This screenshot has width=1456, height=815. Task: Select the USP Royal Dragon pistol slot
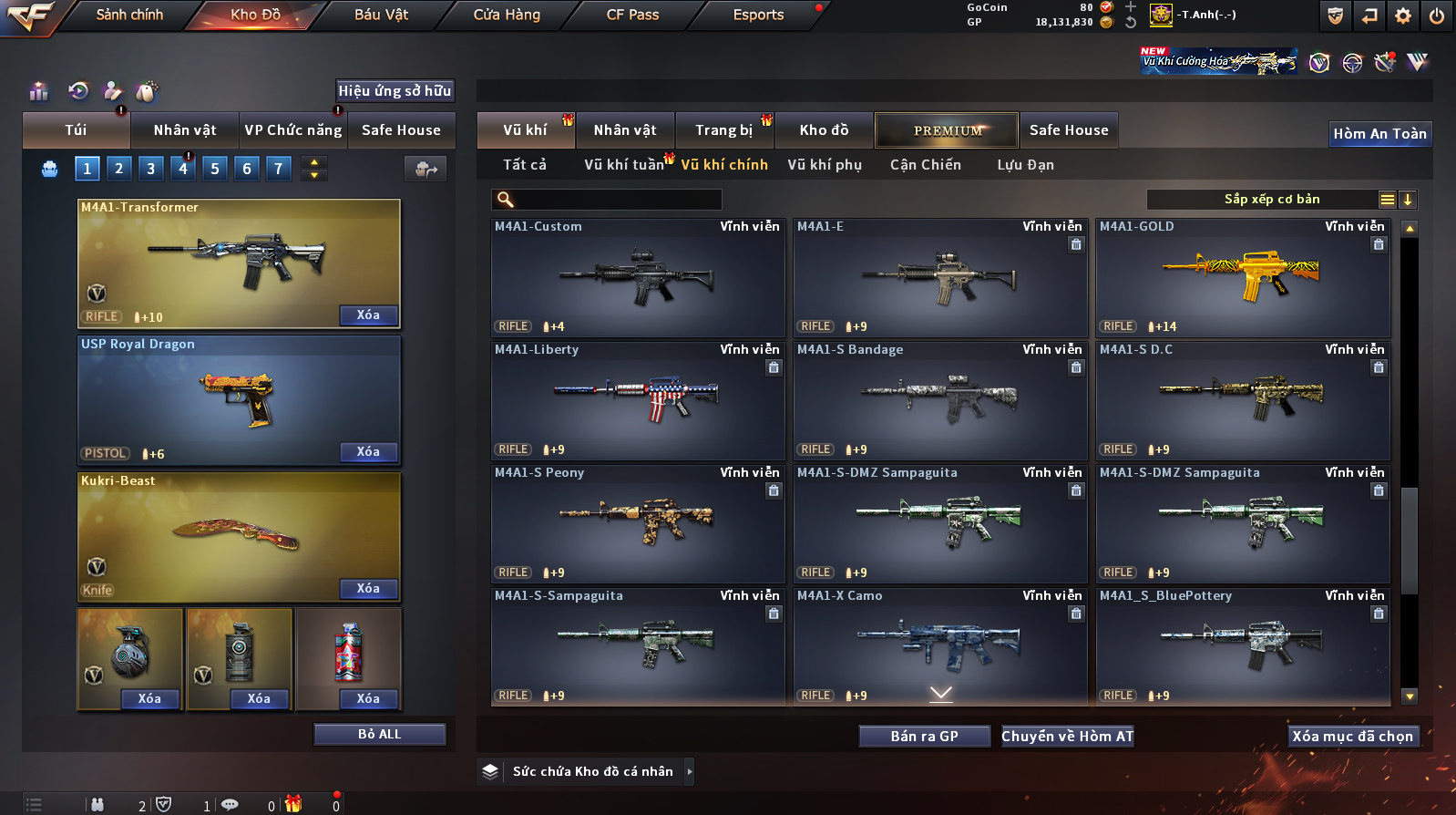pyautogui.click(x=239, y=401)
